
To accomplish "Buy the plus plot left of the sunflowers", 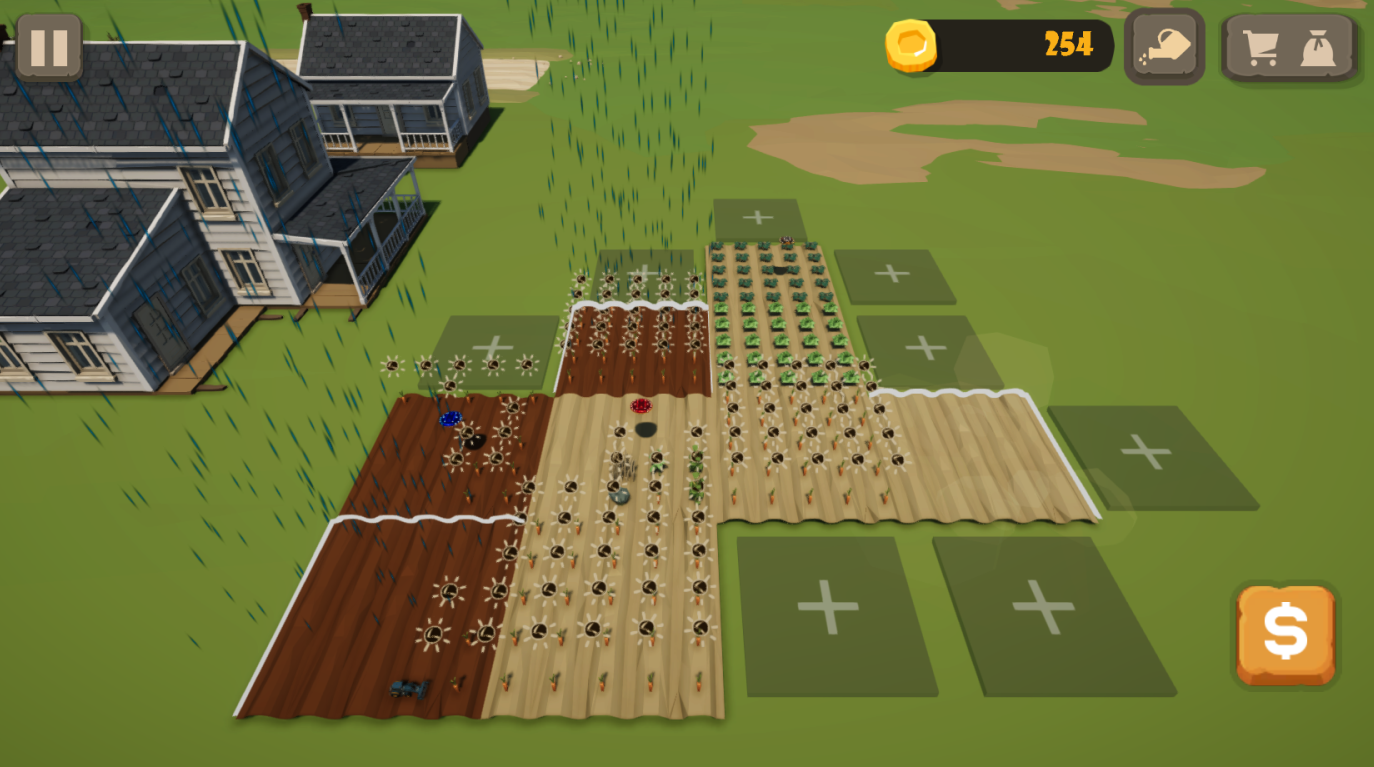I will tap(492, 350).
